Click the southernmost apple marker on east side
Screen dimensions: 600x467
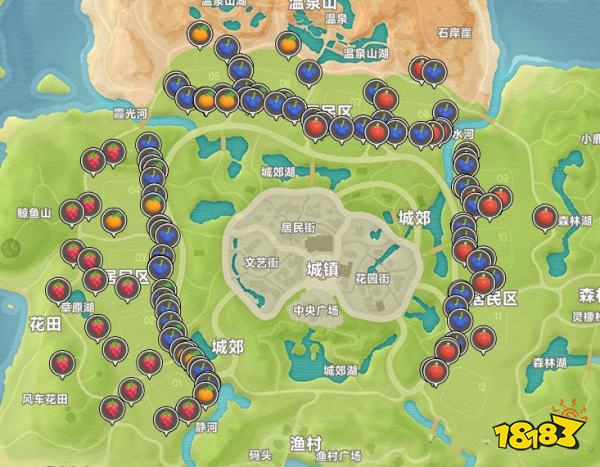(x=435, y=371)
